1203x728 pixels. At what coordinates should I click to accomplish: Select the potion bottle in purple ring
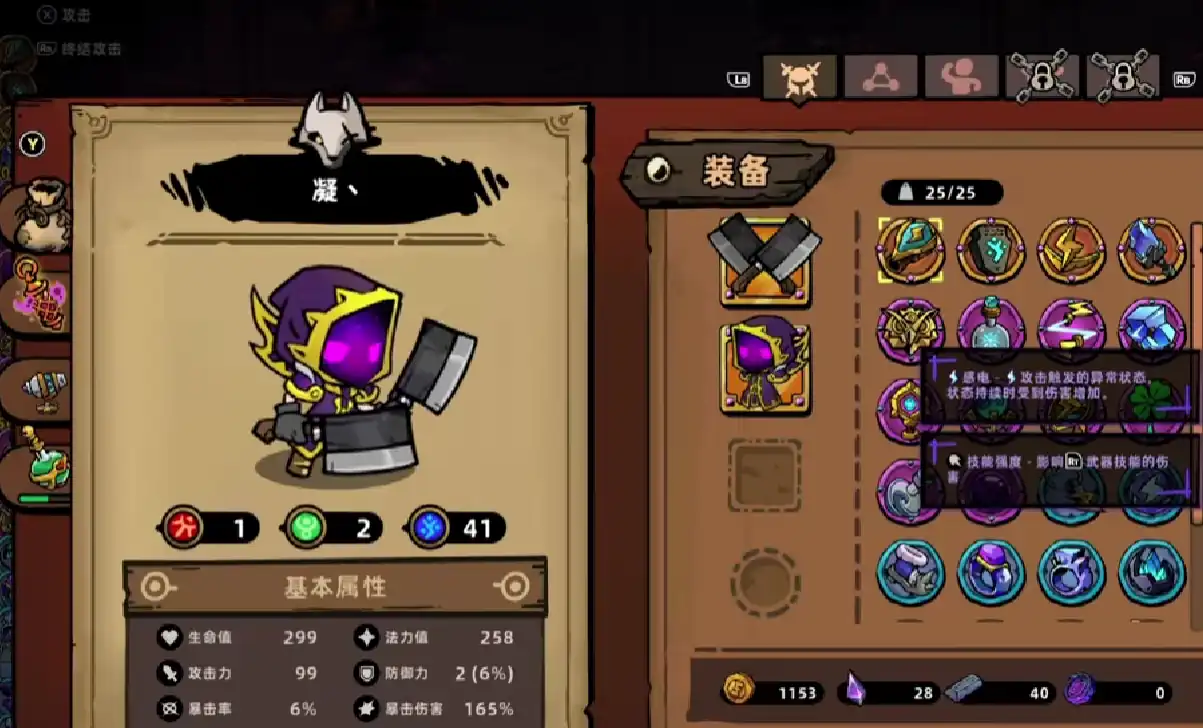point(991,330)
